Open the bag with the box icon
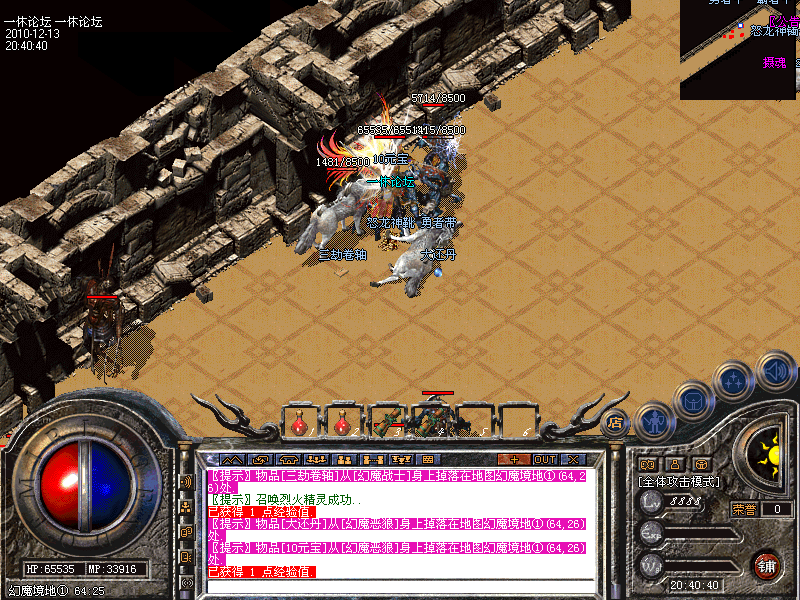The image size is (800, 600). point(693,402)
